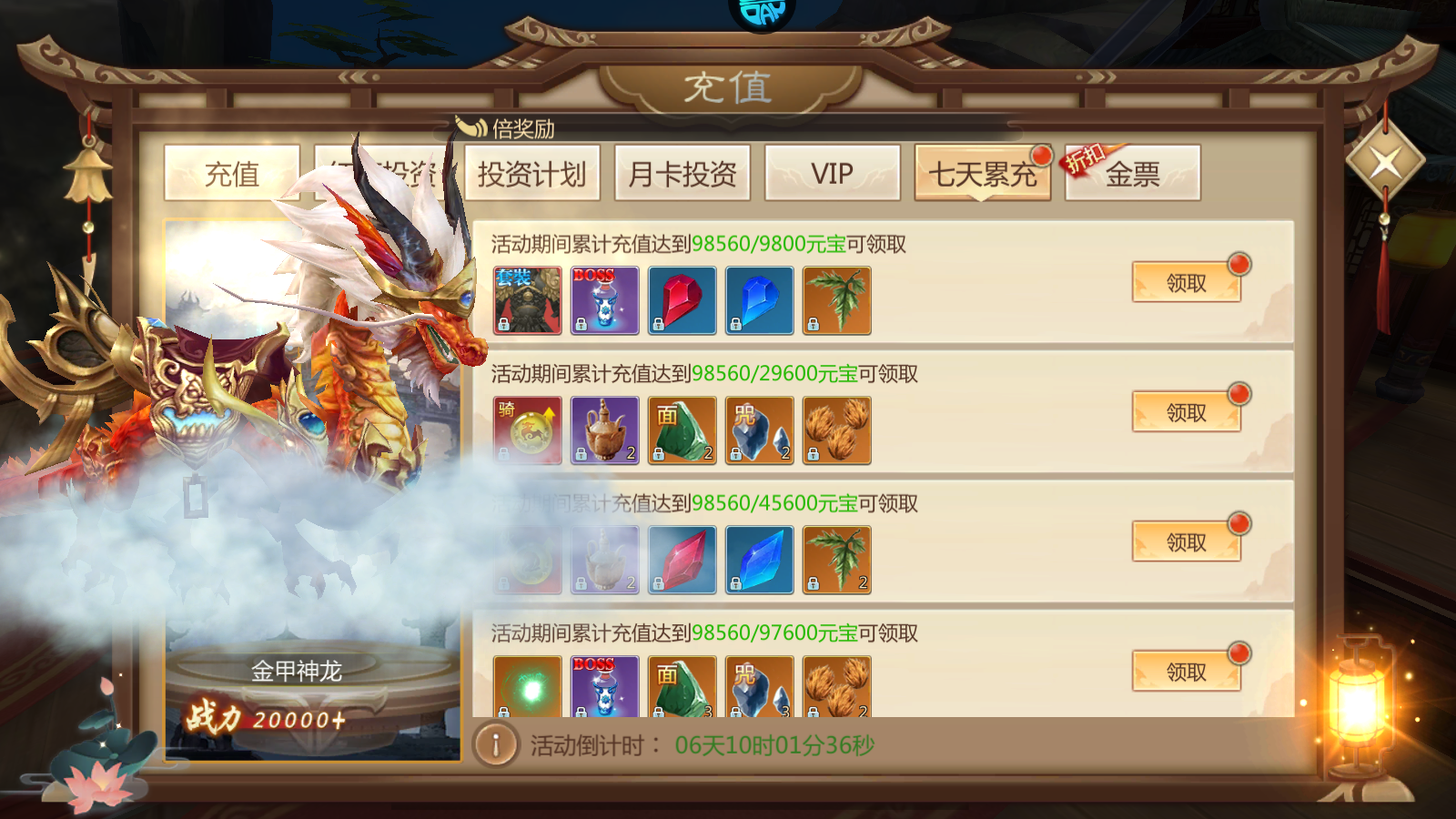1456x819 pixels.
Task: Select the 投资计划 tab
Action: click(x=532, y=174)
